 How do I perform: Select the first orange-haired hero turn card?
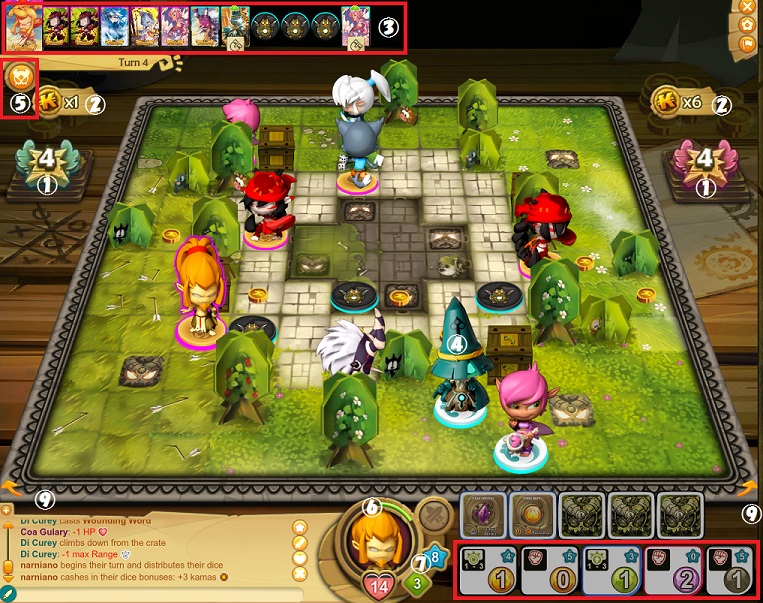coord(24,28)
